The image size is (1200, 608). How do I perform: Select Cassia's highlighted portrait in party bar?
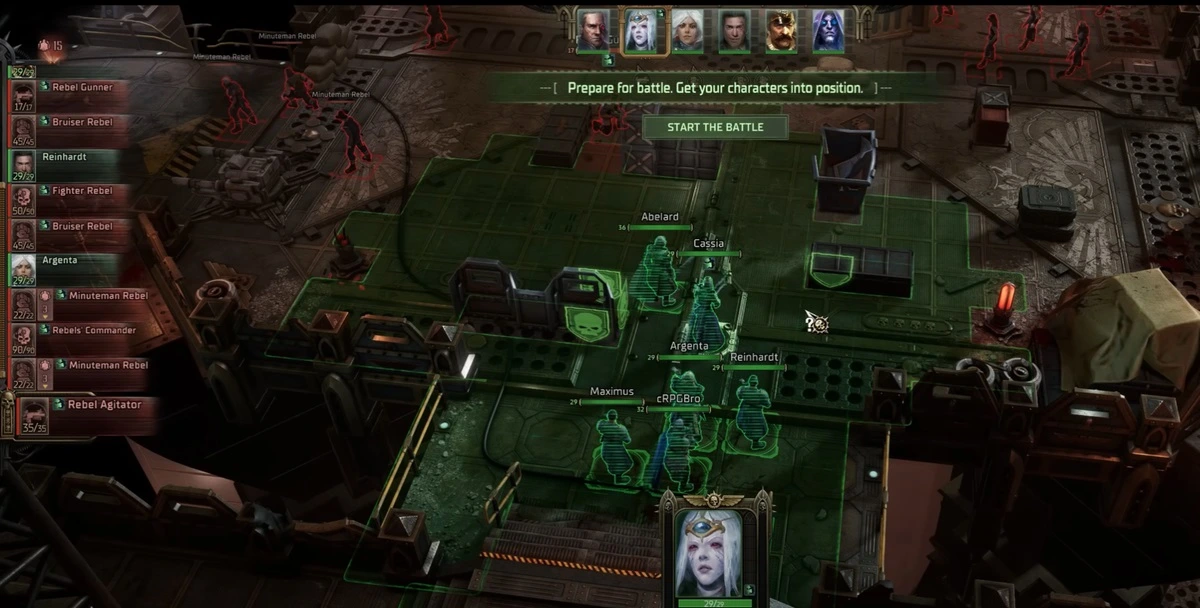click(640, 31)
